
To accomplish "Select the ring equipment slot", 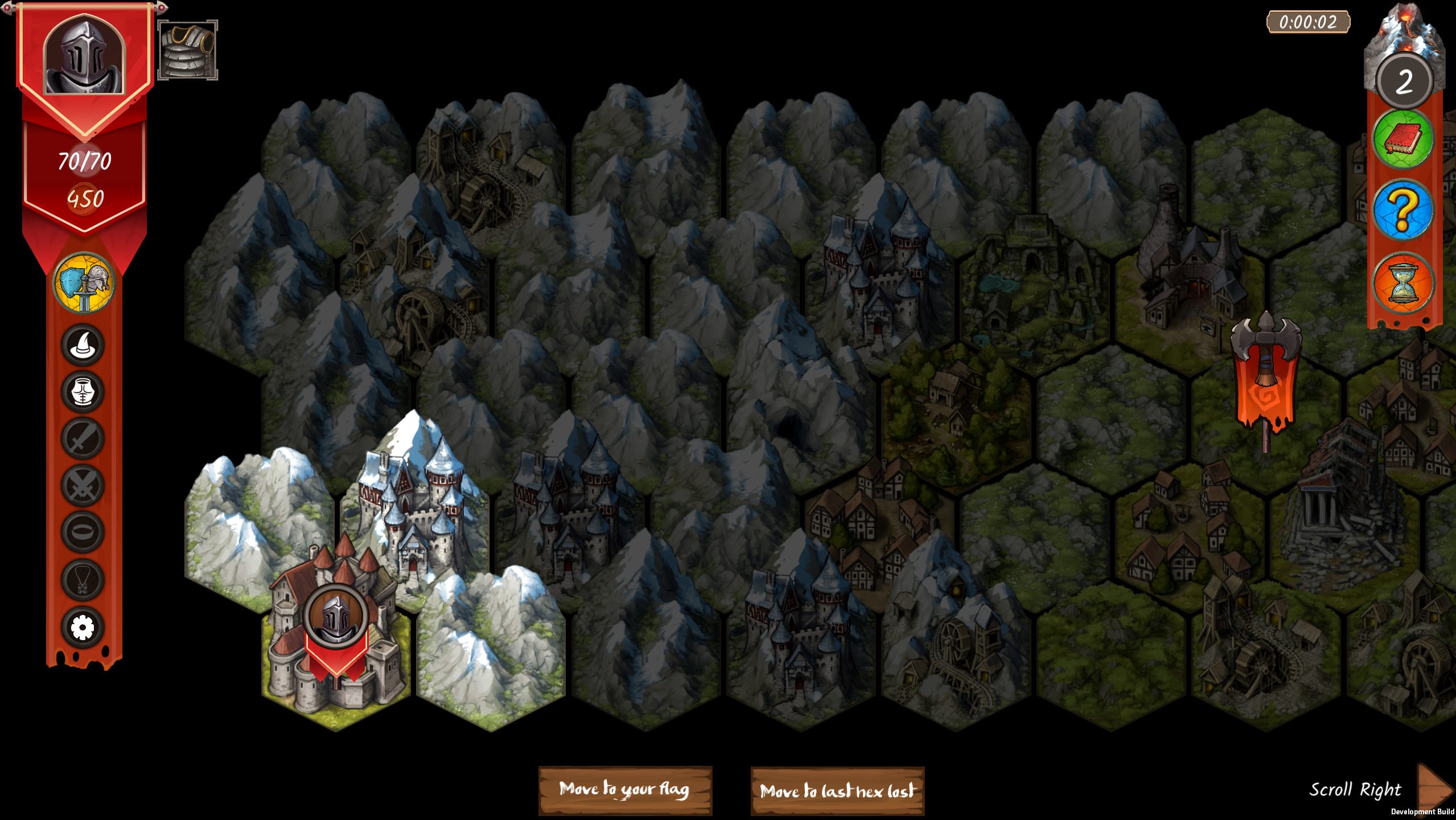I will [83, 532].
